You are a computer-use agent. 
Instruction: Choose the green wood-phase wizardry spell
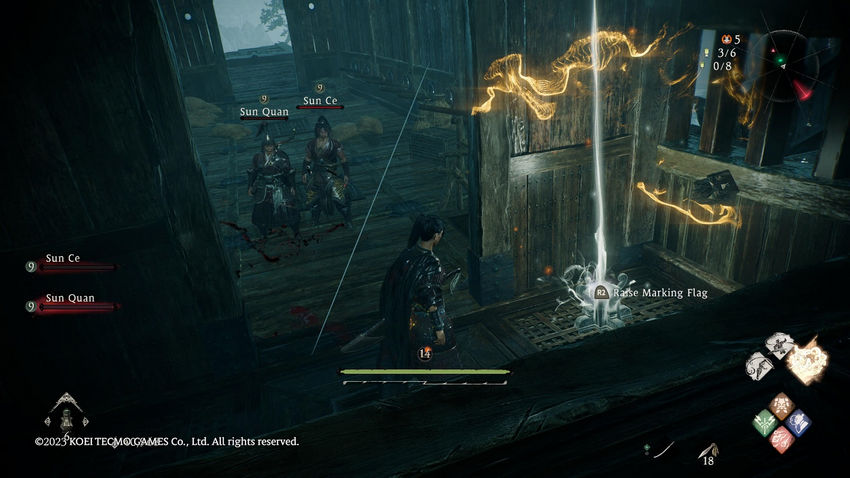point(765,422)
